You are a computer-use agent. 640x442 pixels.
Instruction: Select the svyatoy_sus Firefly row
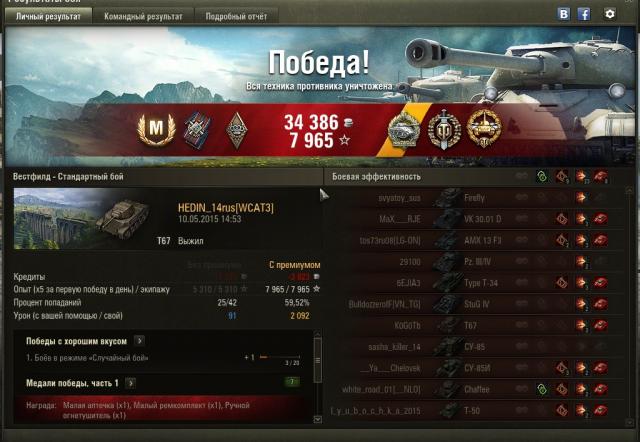coord(470,198)
